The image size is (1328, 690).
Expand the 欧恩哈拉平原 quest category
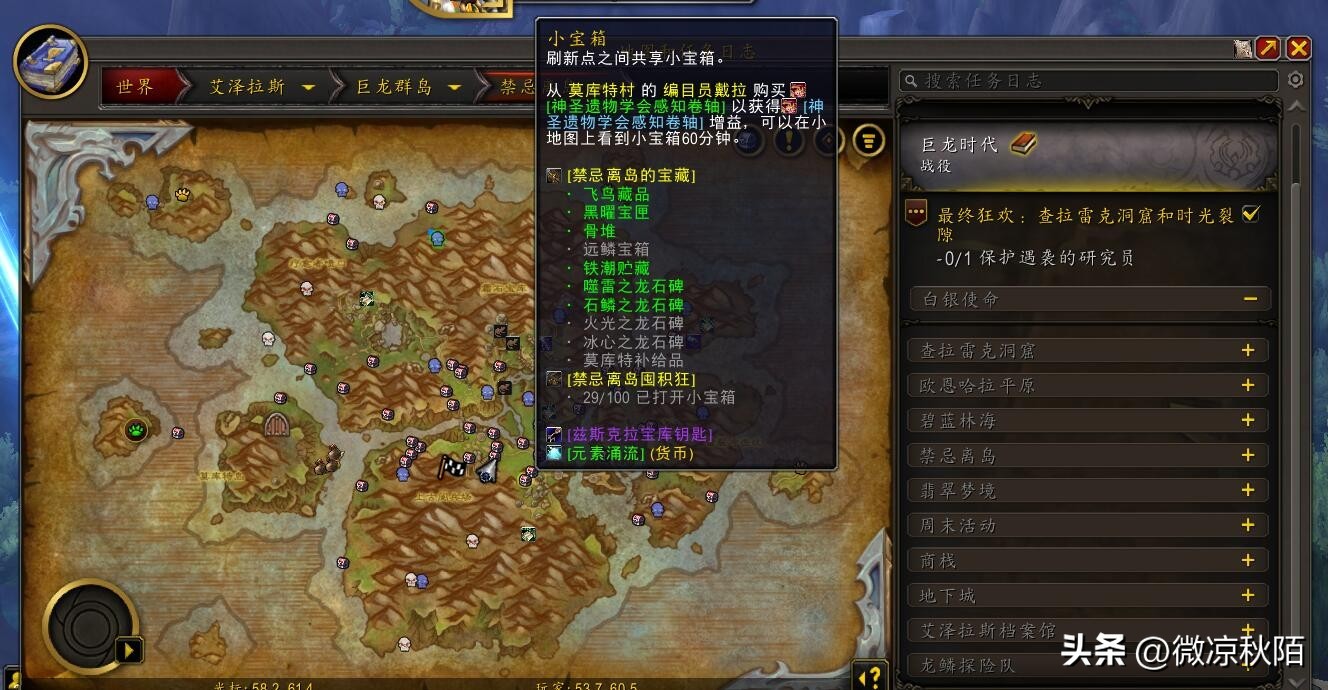pyautogui.click(x=1248, y=385)
